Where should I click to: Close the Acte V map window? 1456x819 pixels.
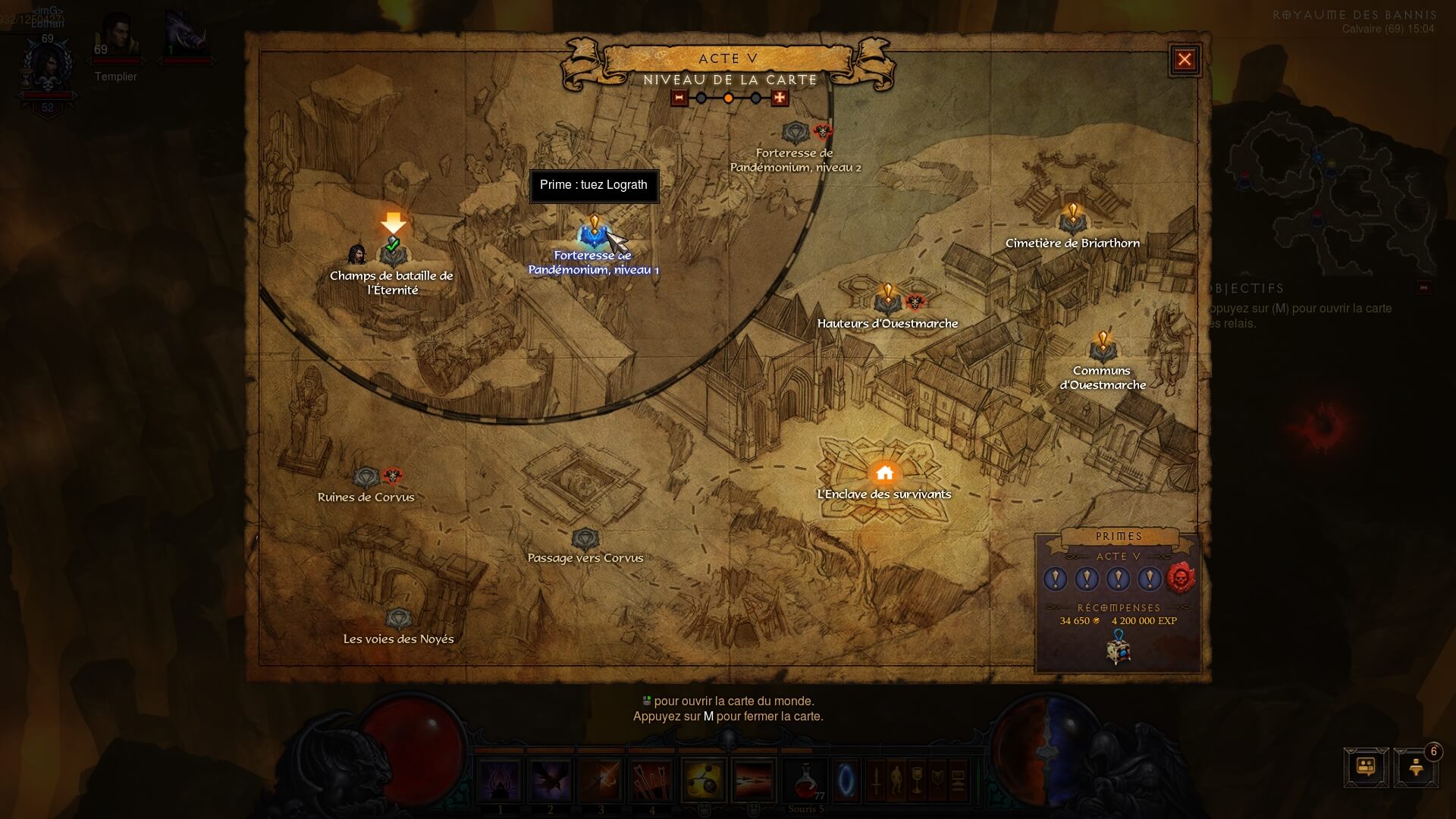1185,60
